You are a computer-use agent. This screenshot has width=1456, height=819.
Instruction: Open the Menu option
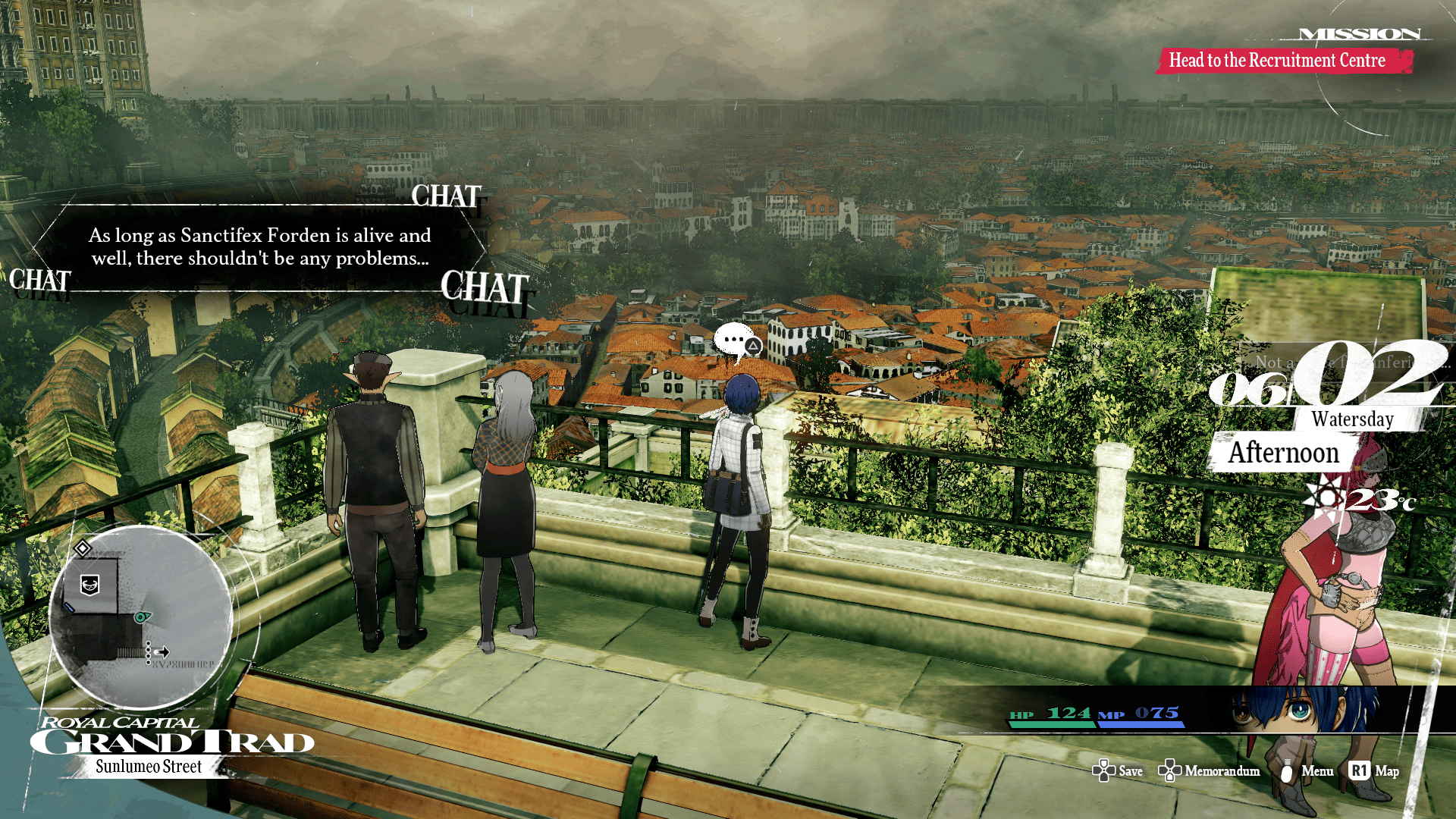[1316, 771]
